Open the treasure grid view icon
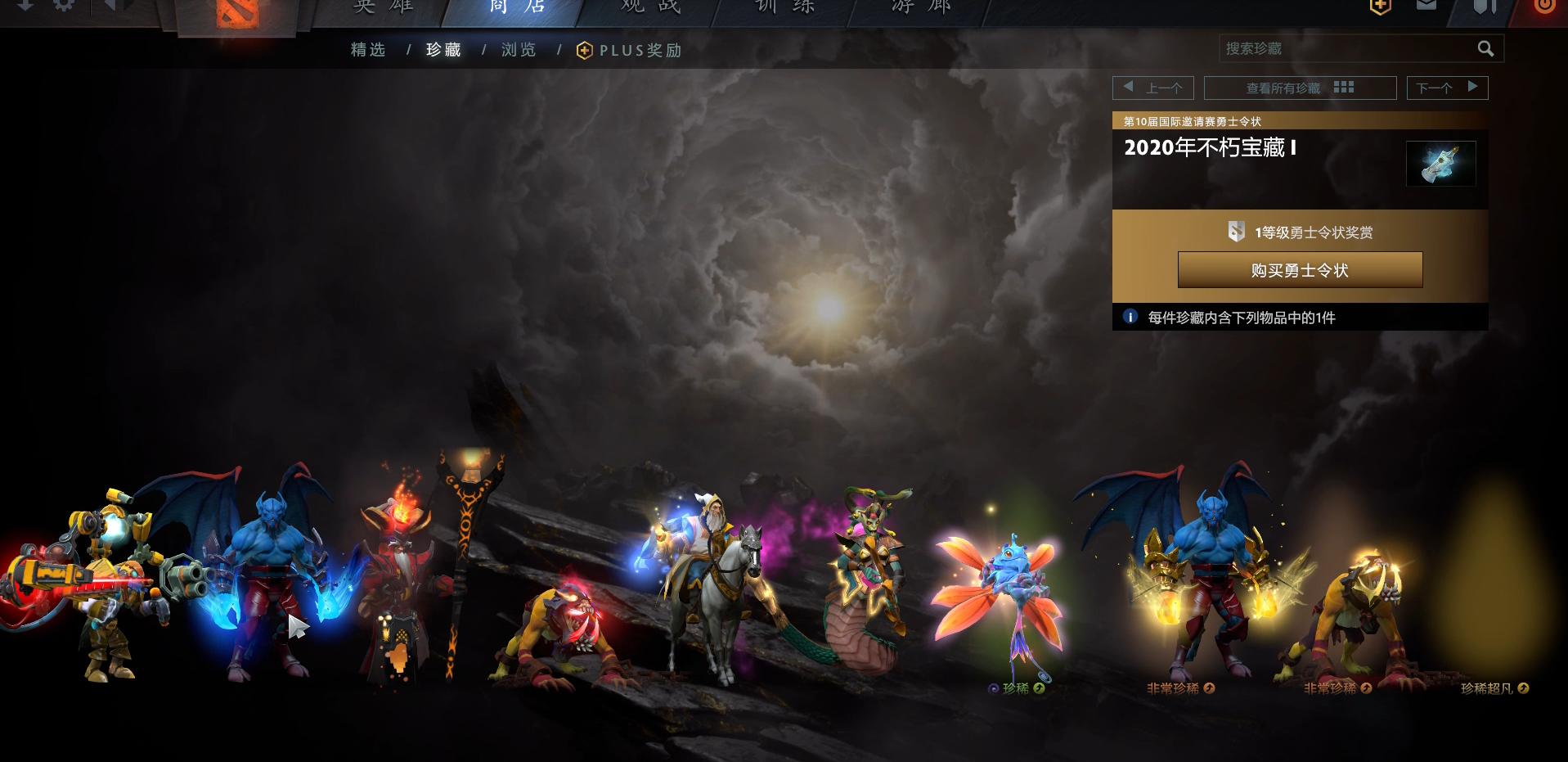The image size is (1568, 762). coord(1345,86)
